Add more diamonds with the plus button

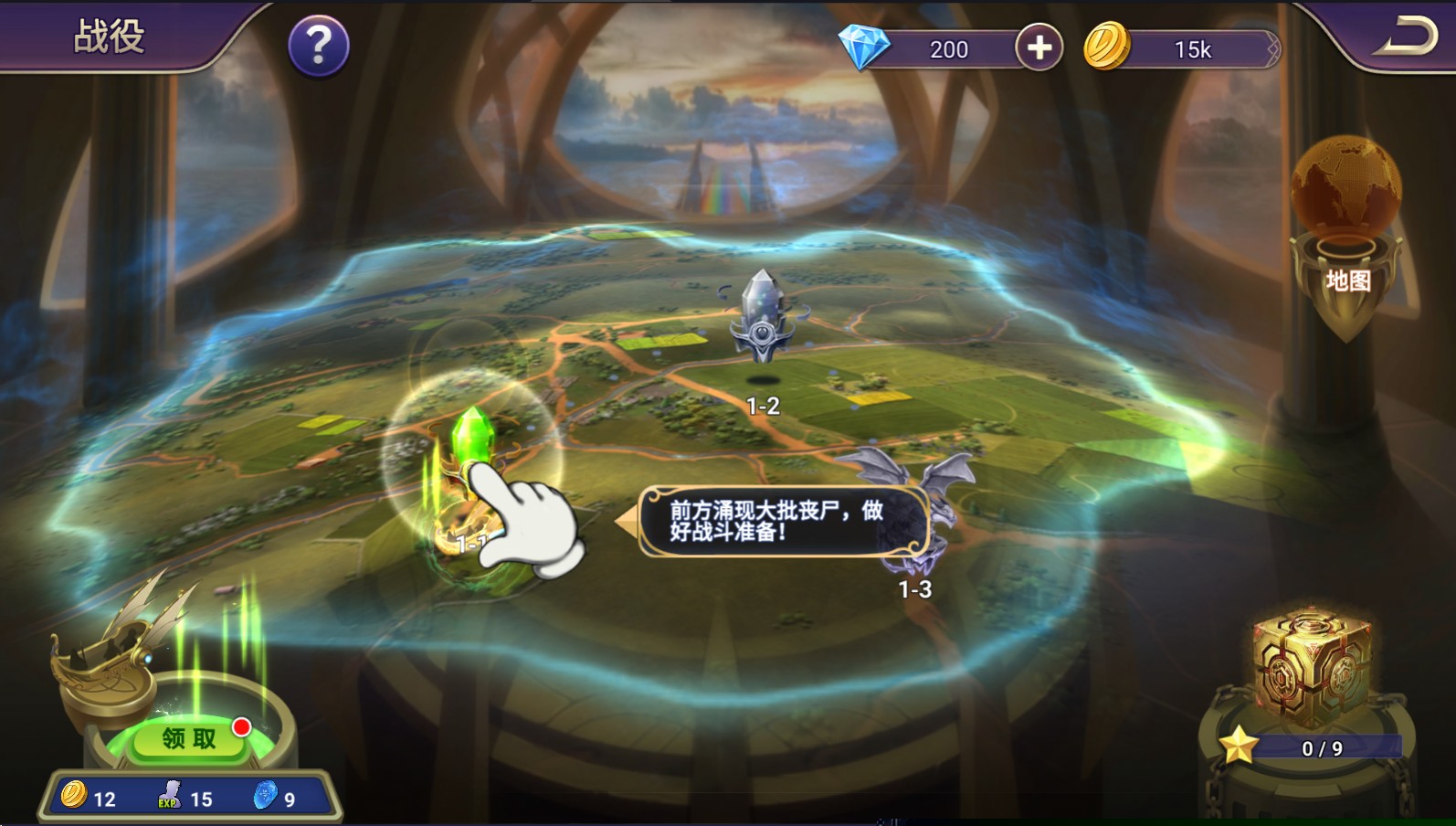pos(1039,48)
